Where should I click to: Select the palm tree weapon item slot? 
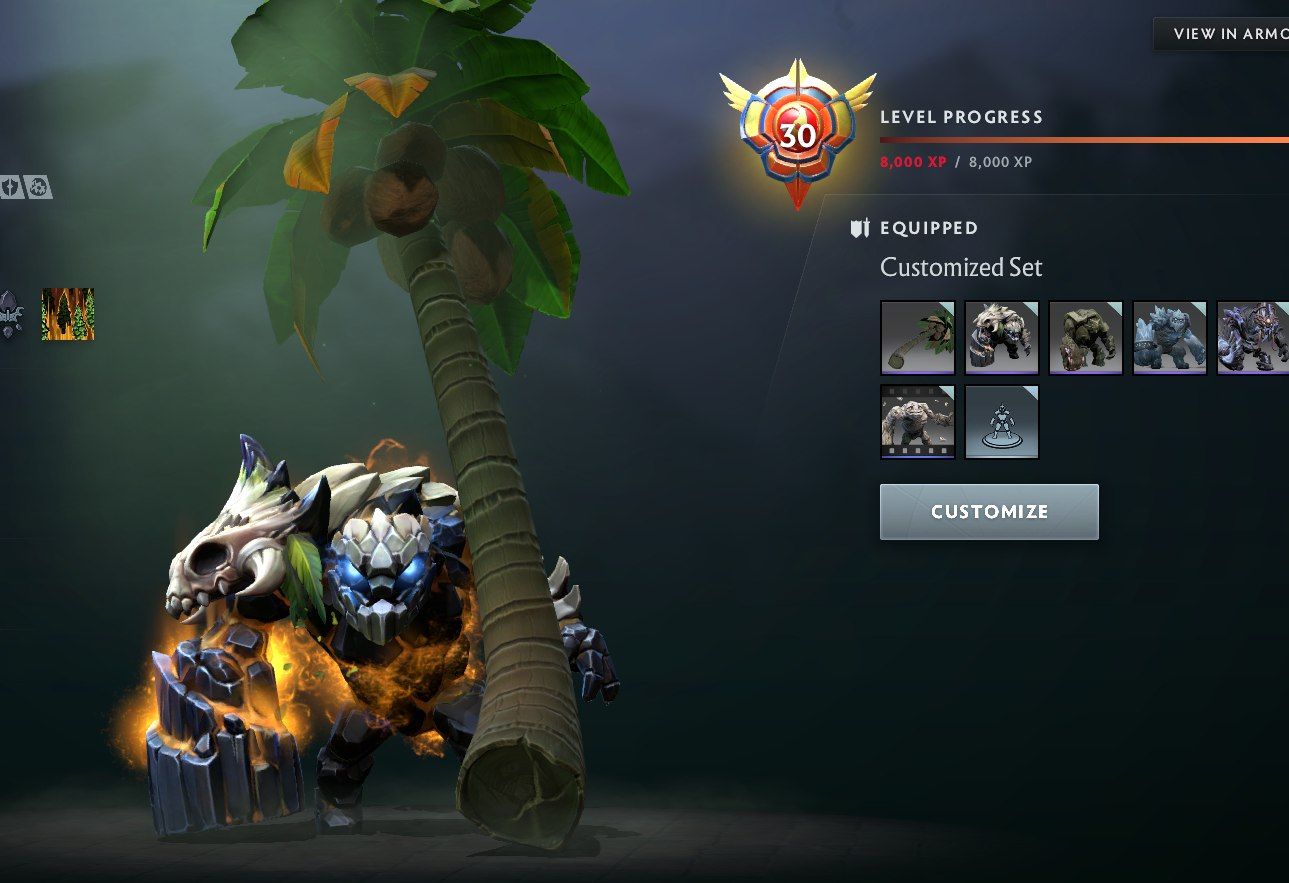[917, 337]
